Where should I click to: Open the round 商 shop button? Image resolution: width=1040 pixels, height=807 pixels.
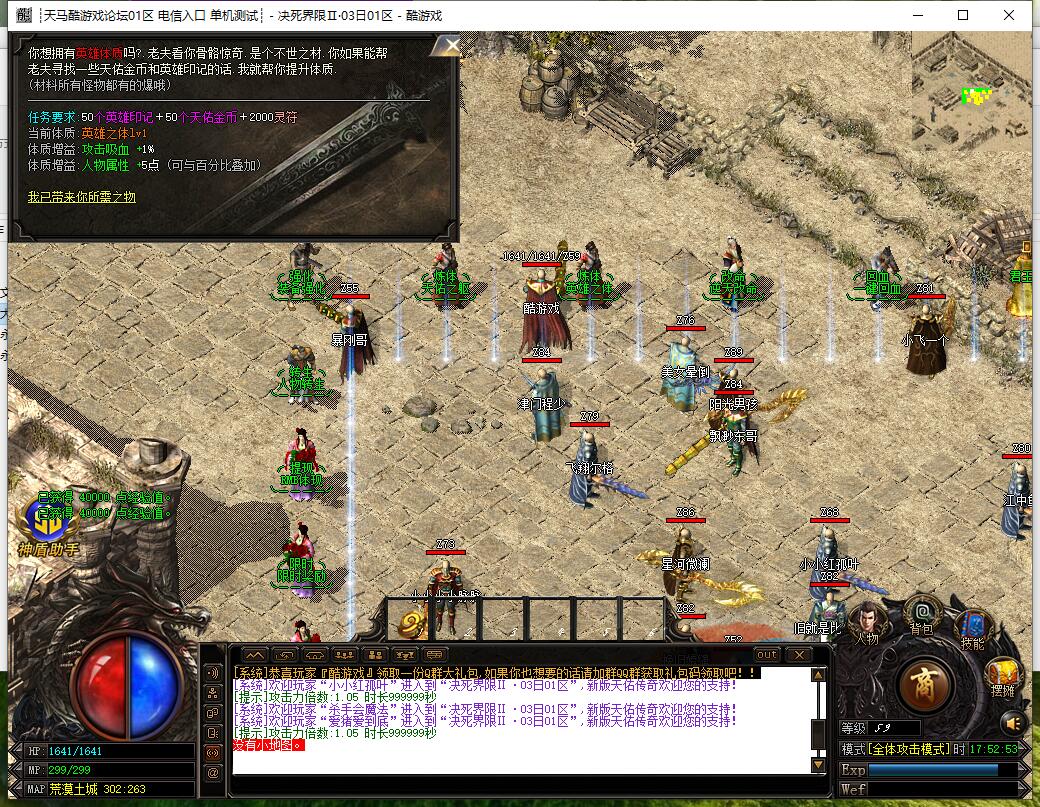(925, 685)
